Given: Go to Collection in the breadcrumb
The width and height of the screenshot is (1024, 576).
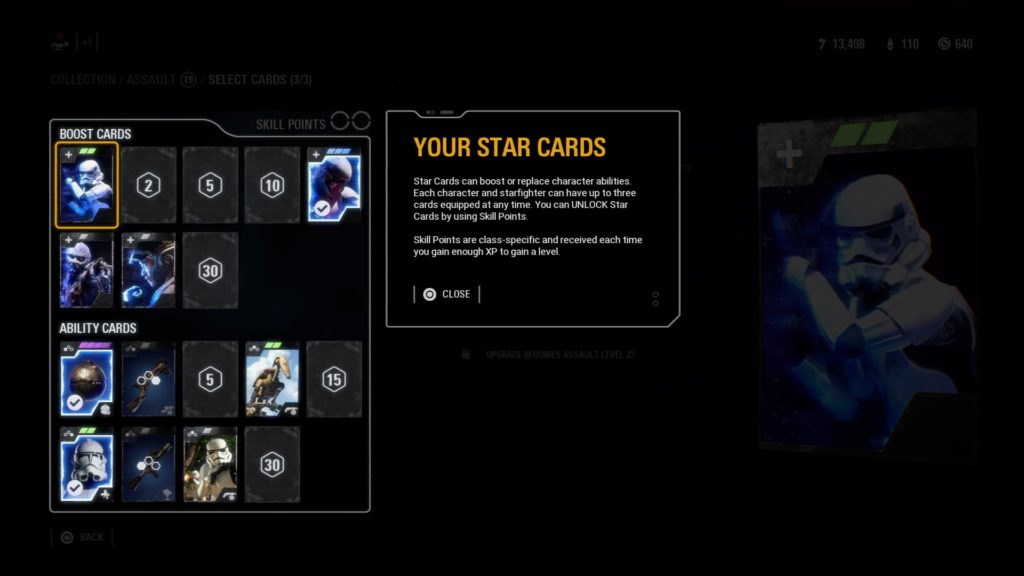Looking at the screenshot, I should [x=84, y=79].
